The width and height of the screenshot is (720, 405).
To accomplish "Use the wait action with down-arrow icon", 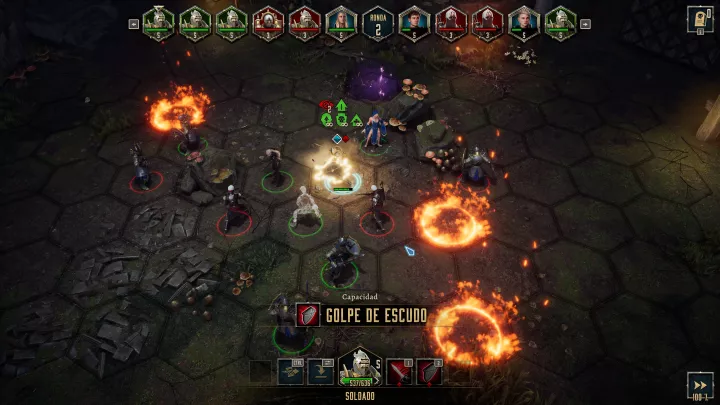I will click(x=321, y=372).
